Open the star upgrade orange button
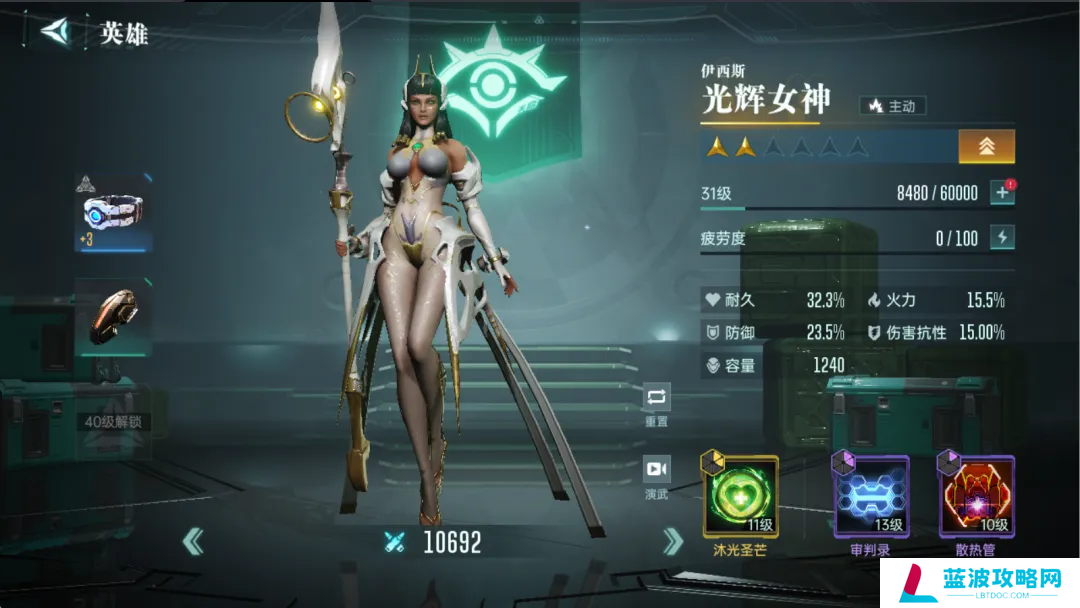The image size is (1080, 608). pyautogui.click(x=986, y=147)
